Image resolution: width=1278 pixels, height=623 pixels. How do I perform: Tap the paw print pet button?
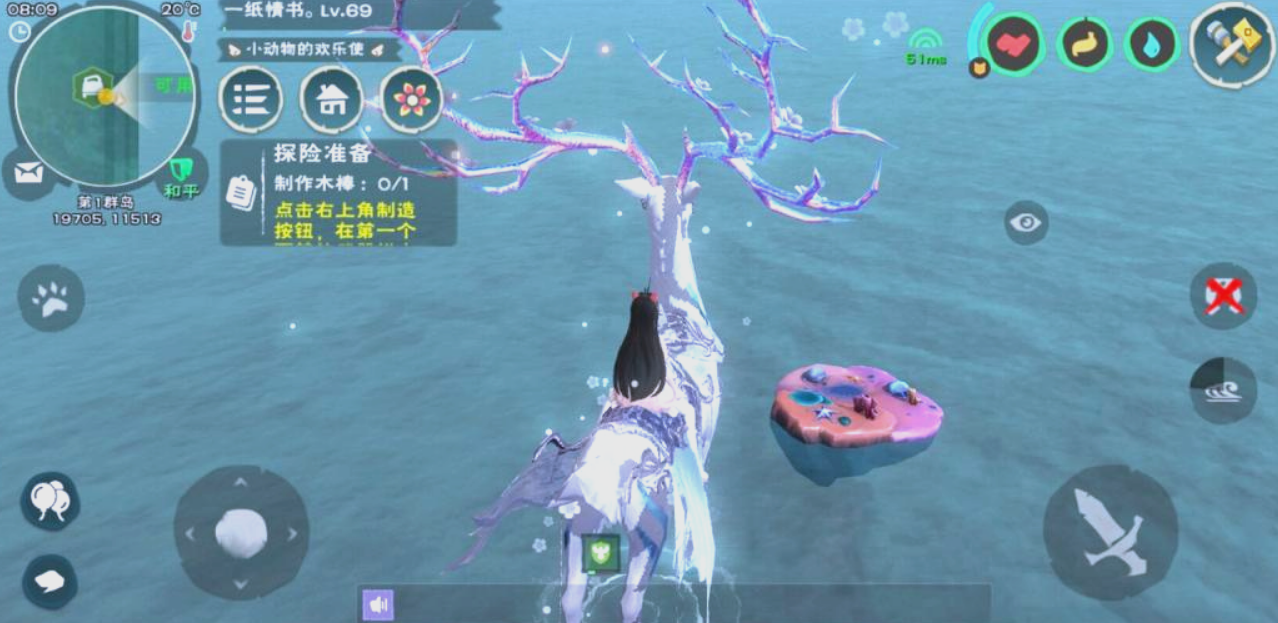tap(51, 298)
